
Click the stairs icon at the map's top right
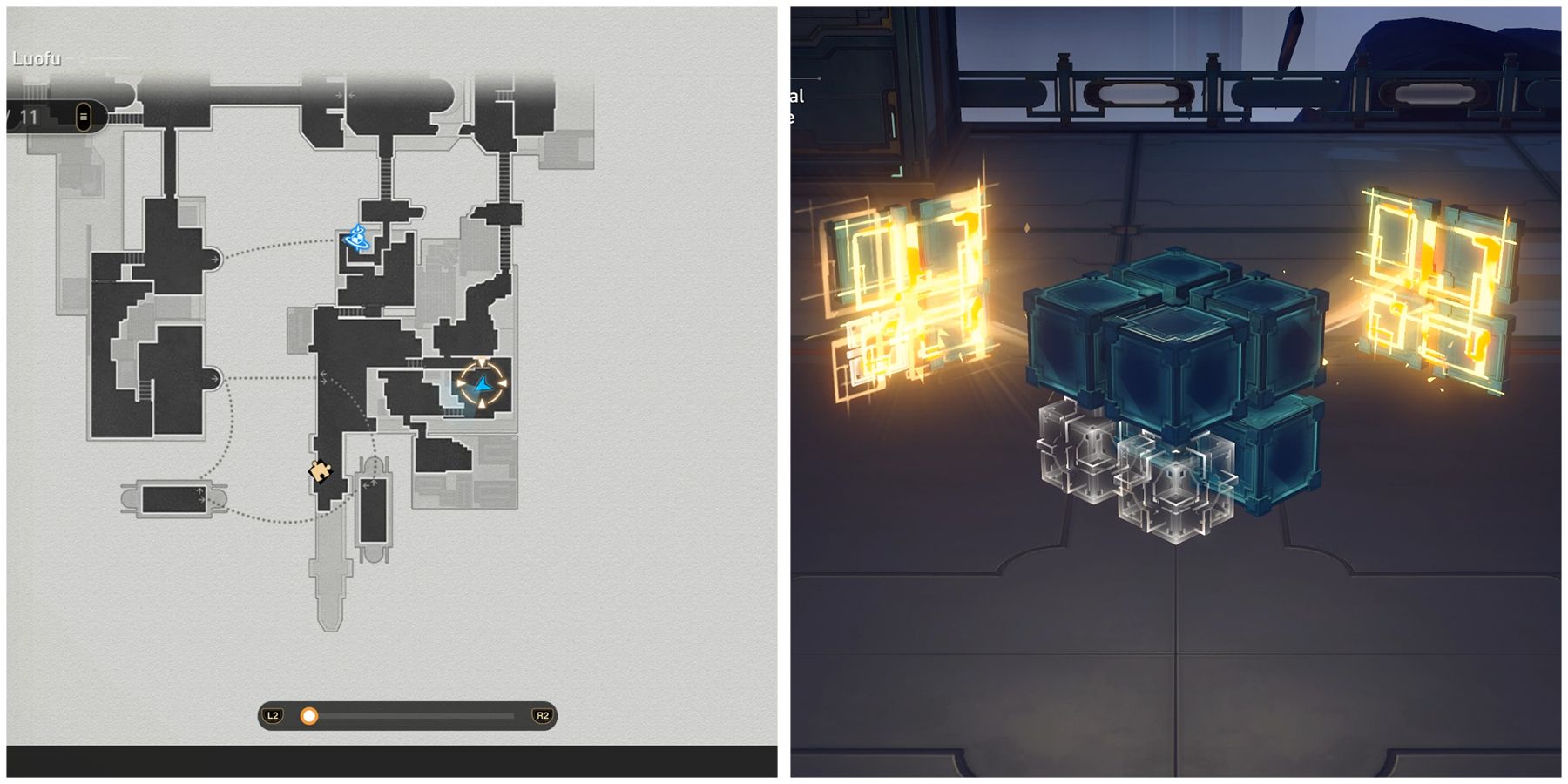504,95
